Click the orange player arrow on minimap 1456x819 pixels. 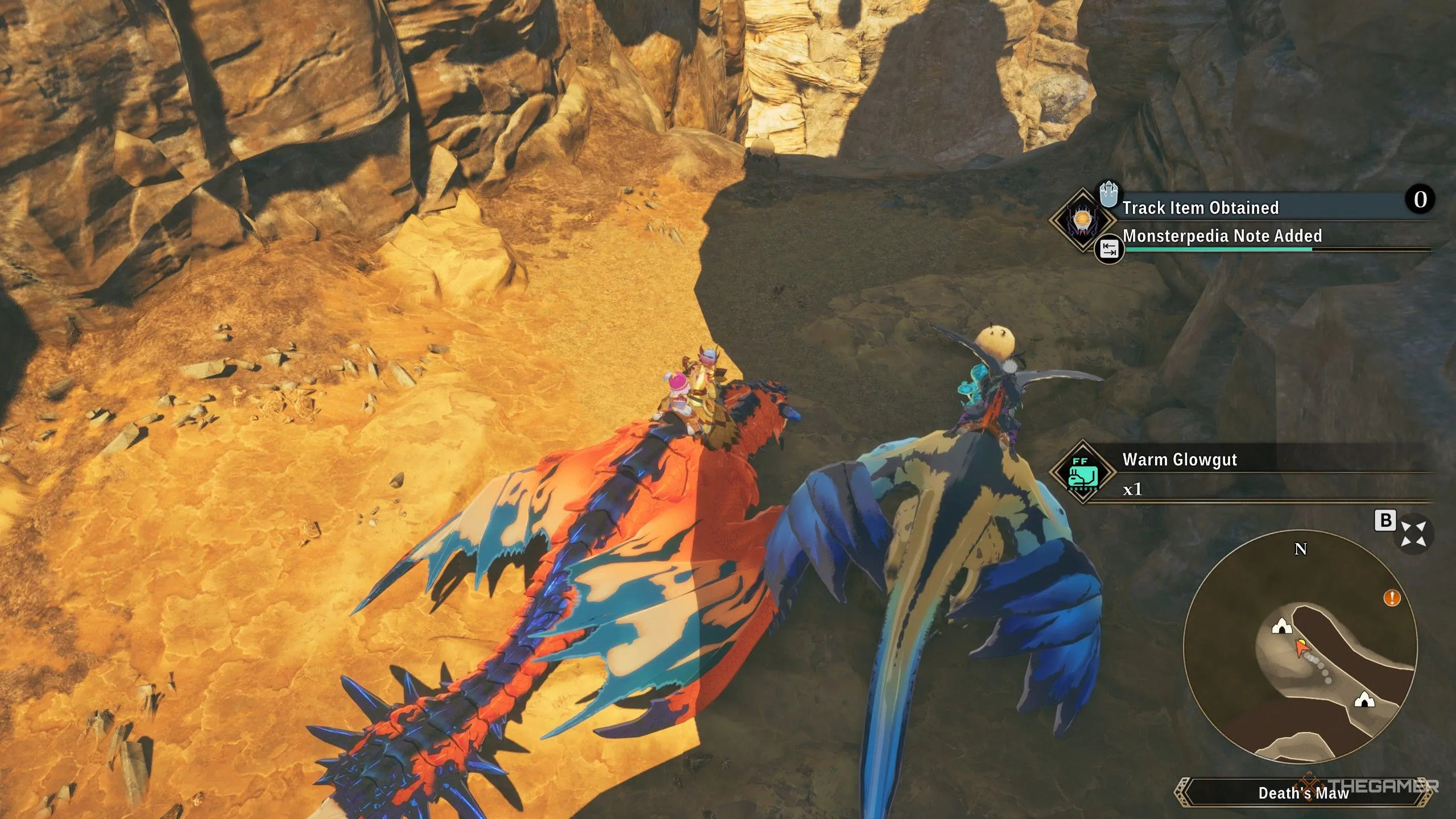coord(1301,648)
